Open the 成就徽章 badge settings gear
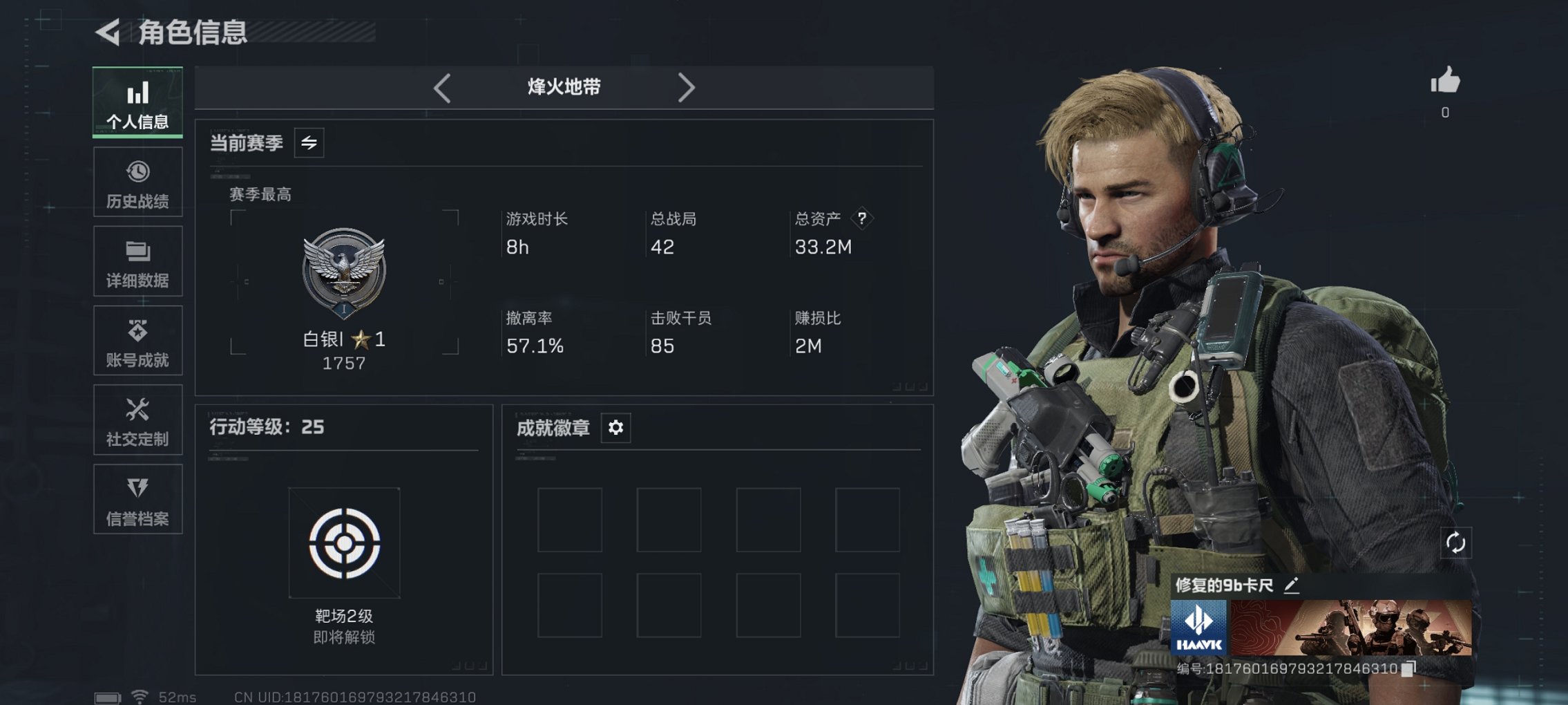The image size is (1568, 705). (x=613, y=428)
